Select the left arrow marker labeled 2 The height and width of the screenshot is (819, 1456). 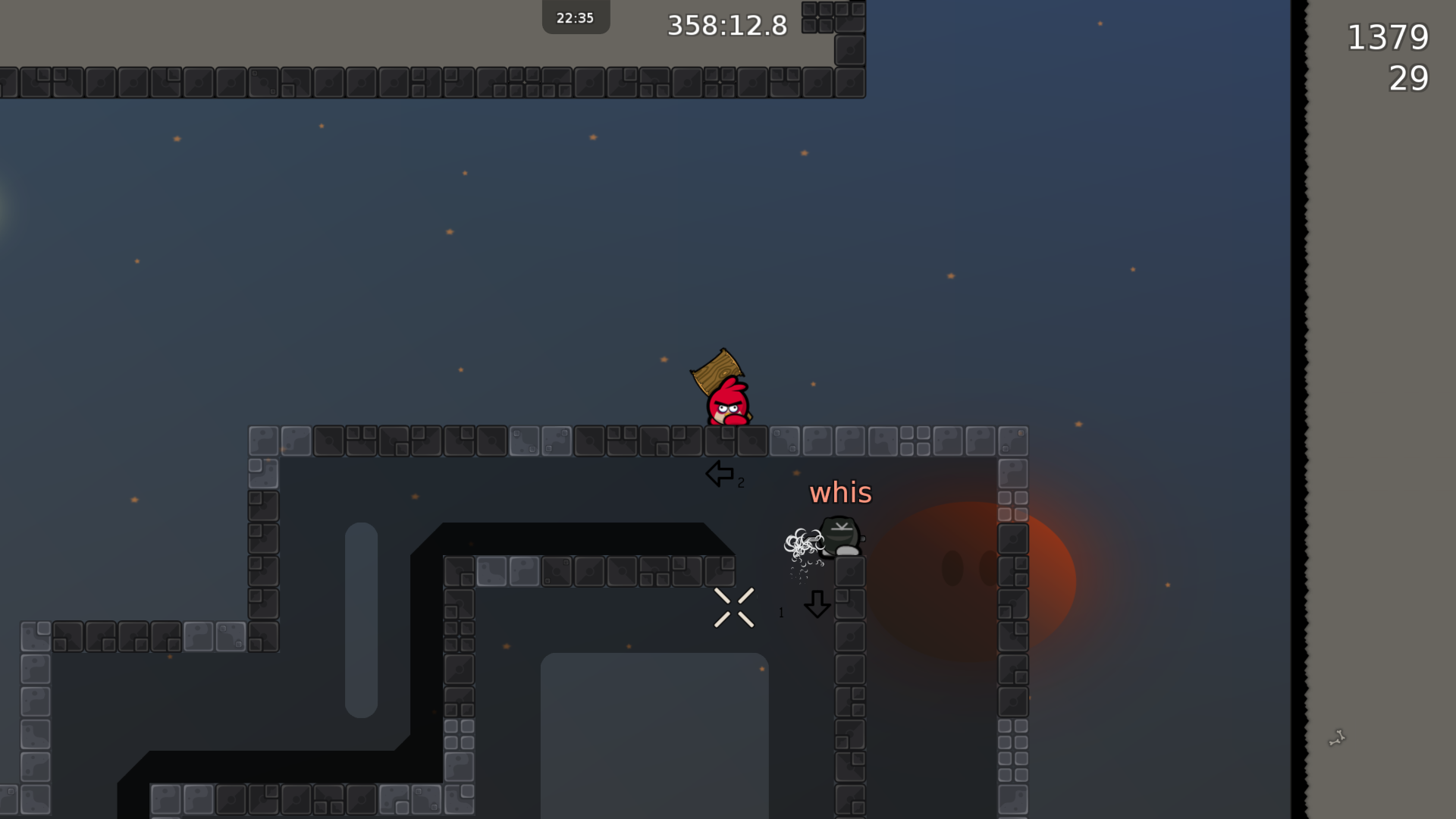point(720,474)
